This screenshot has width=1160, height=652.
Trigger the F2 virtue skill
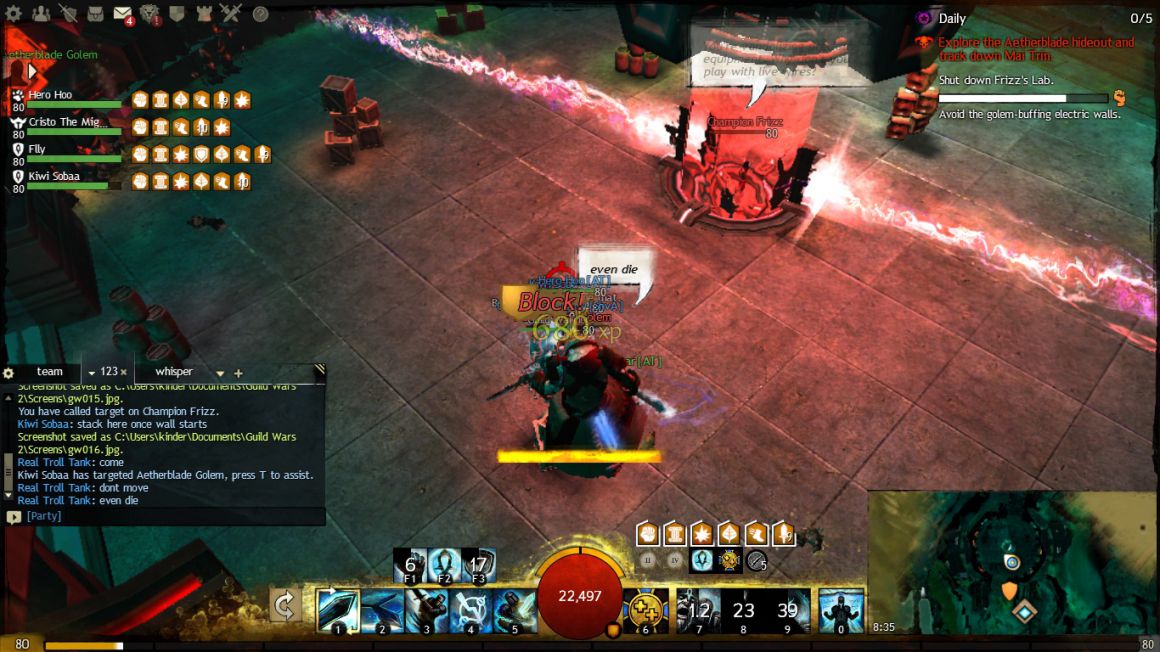[445, 565]
